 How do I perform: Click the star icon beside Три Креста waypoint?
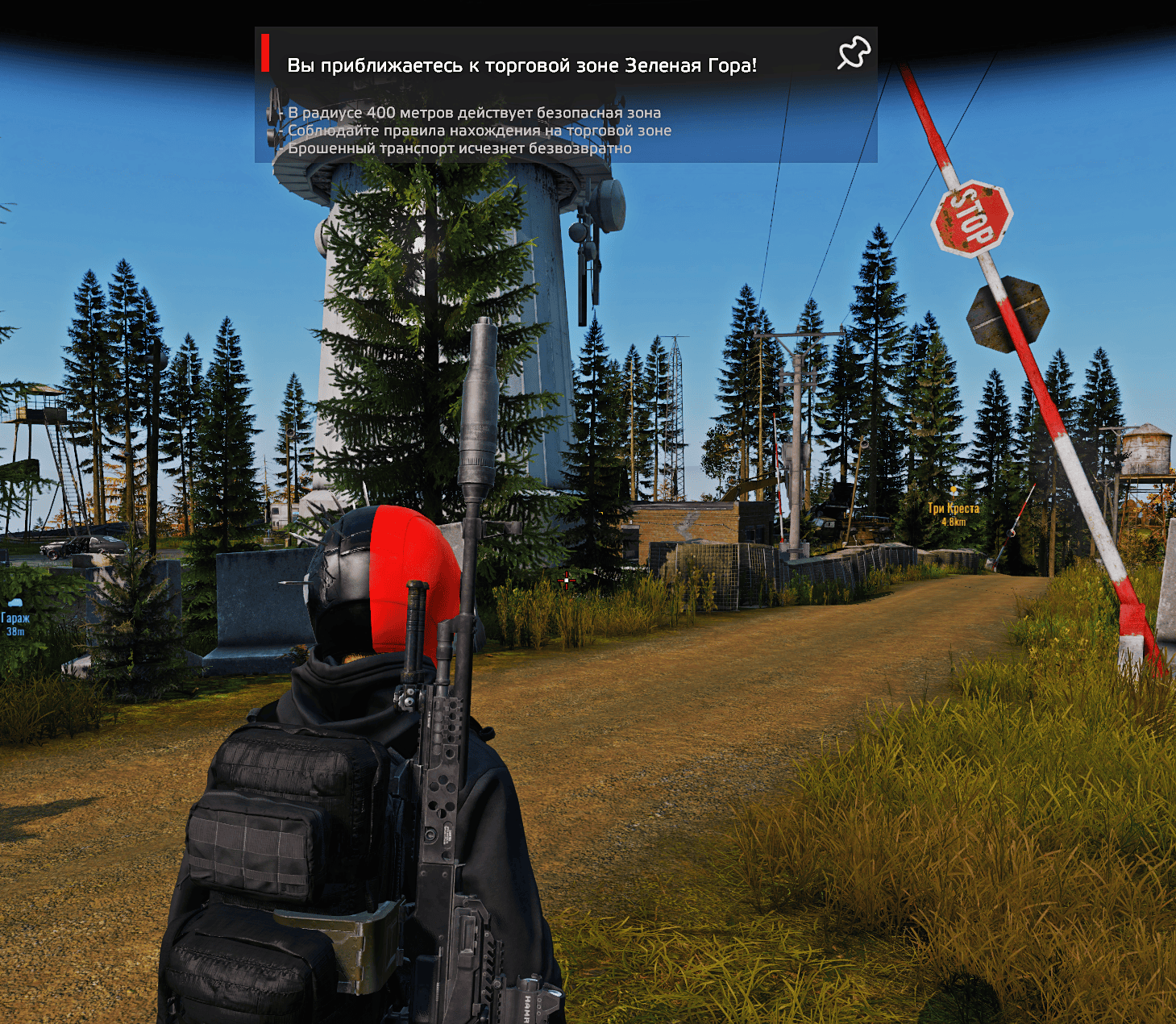point(955,490)
